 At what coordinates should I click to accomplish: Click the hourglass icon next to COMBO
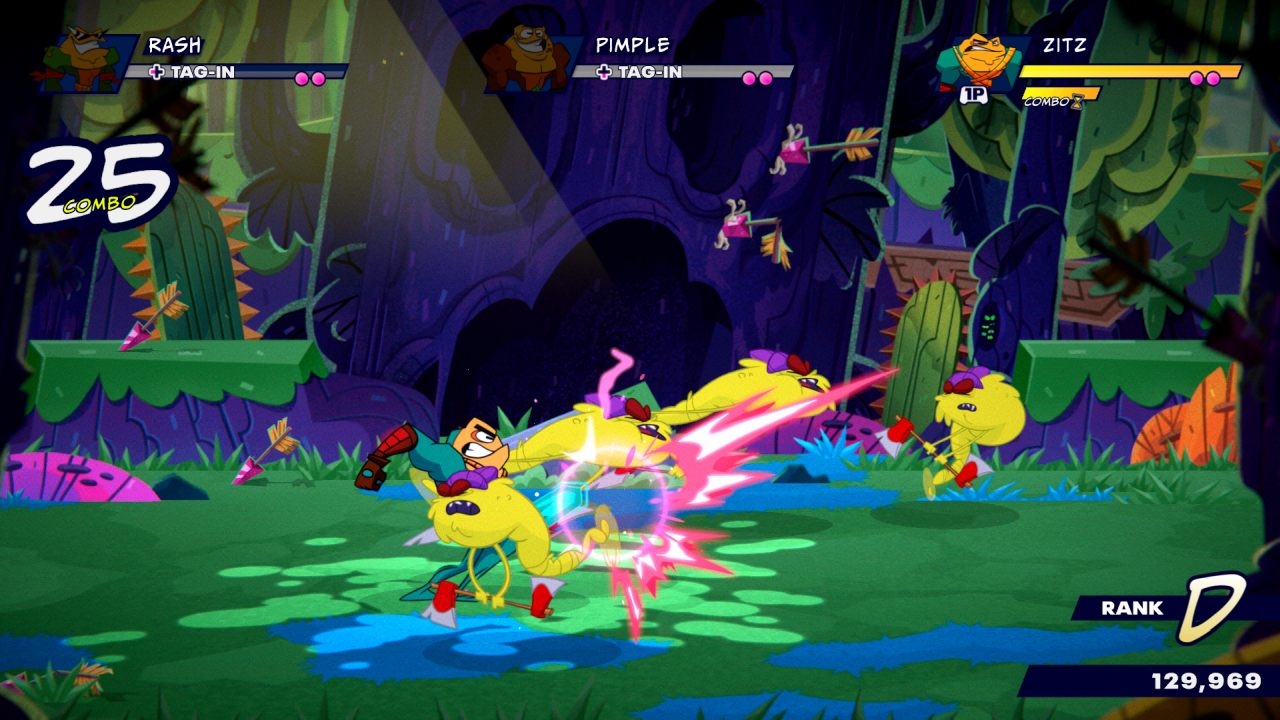[x=1079, y=100]
